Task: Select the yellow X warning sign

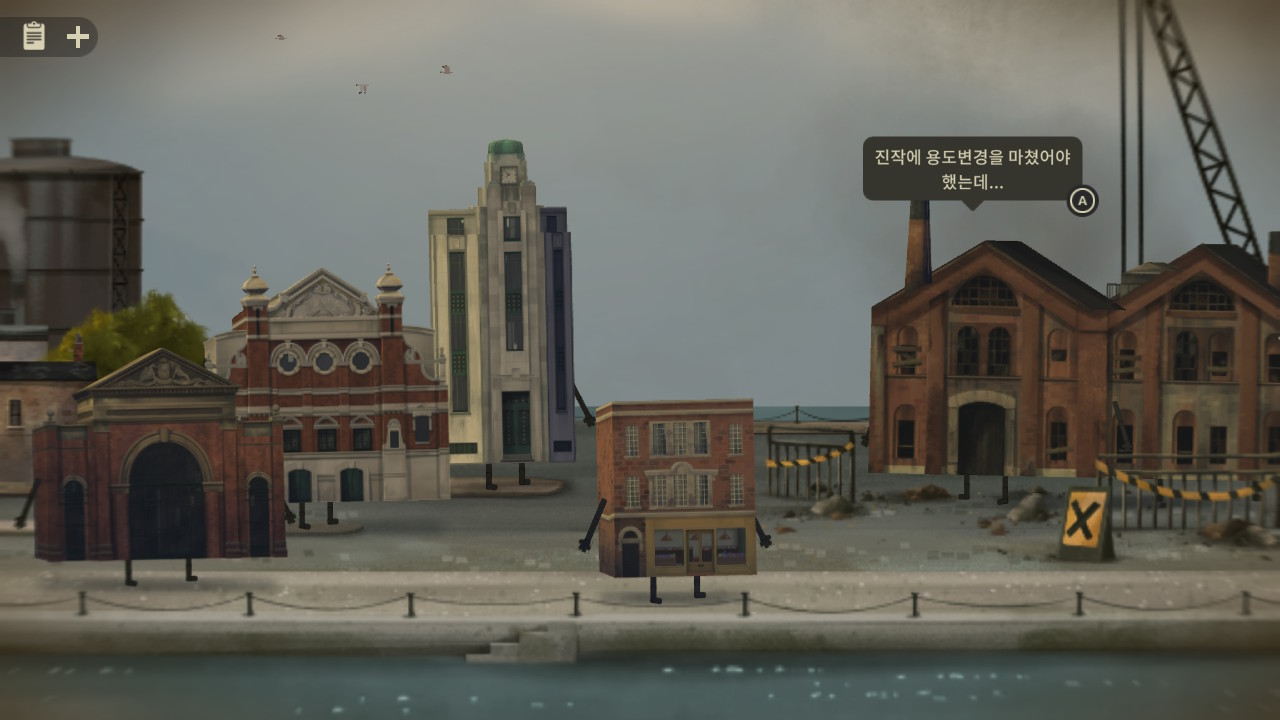Action: coord(1085,521)
